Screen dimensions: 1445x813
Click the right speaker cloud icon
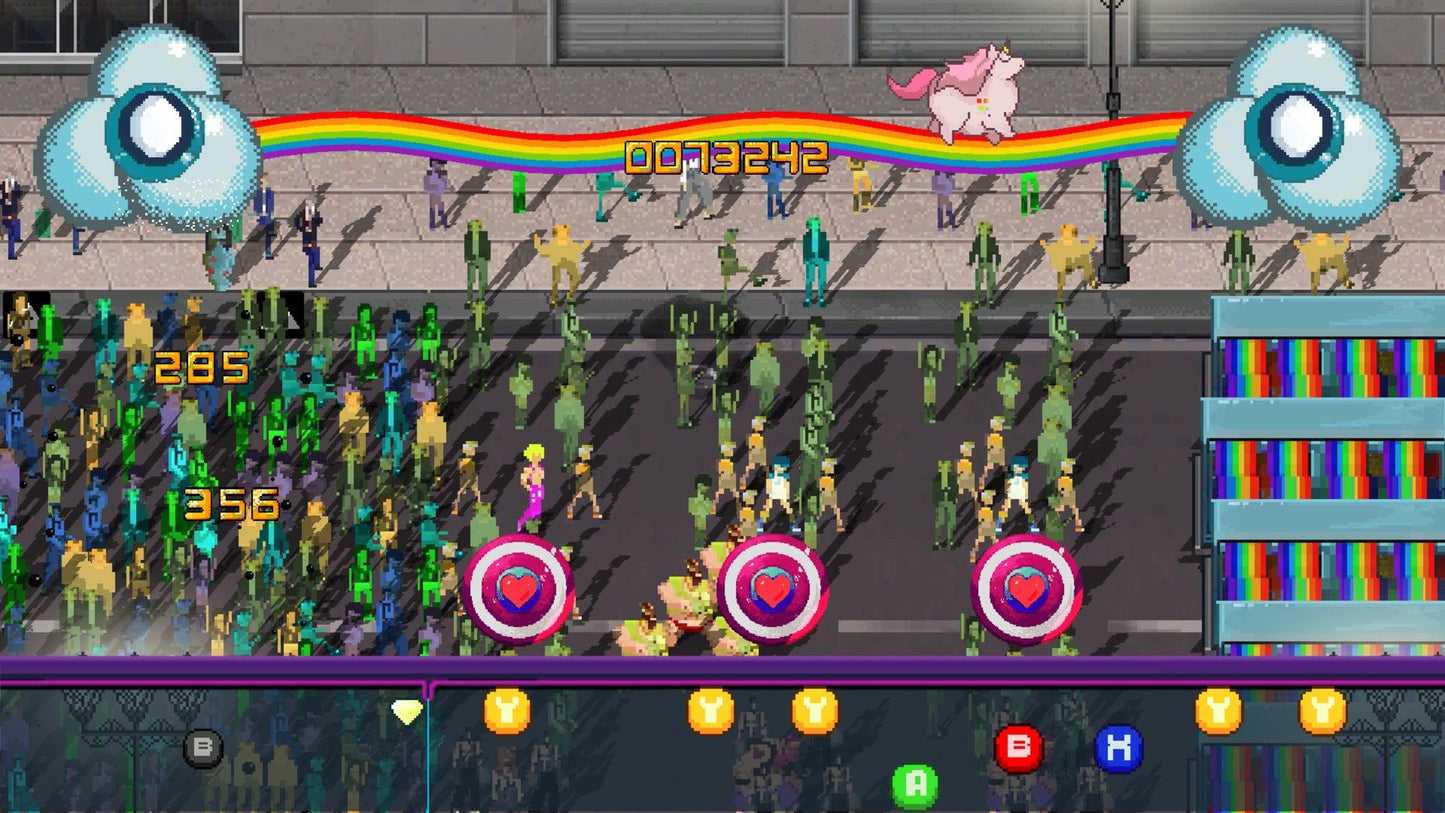[1295, 125]
